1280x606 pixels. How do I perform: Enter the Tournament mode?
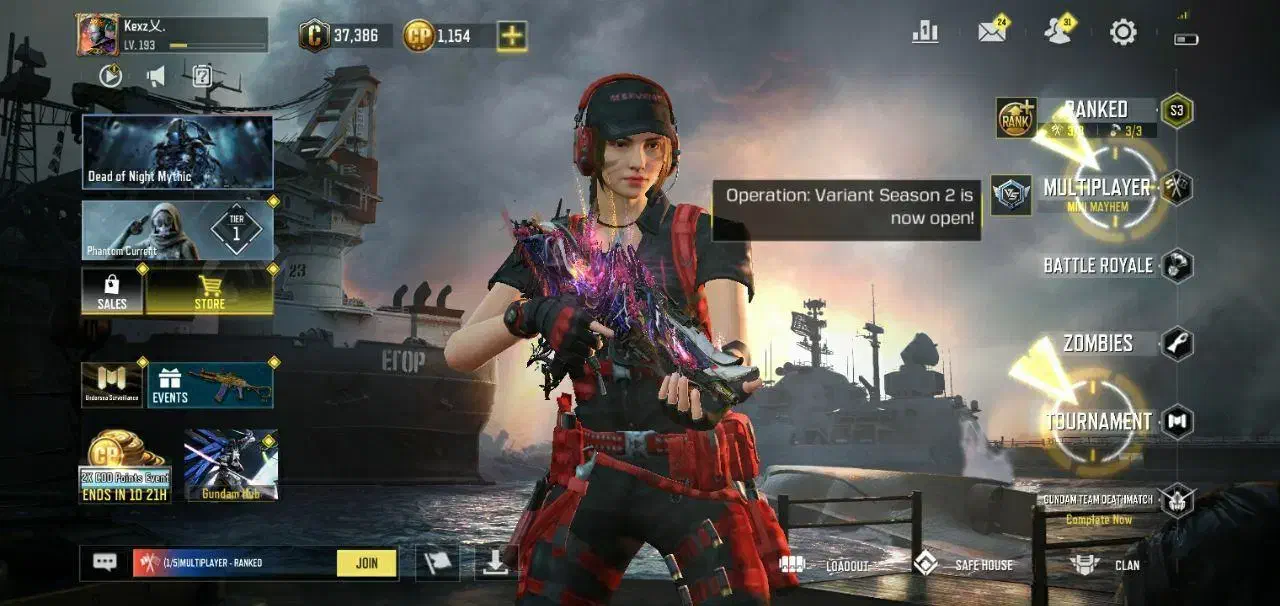(1098, 421)
